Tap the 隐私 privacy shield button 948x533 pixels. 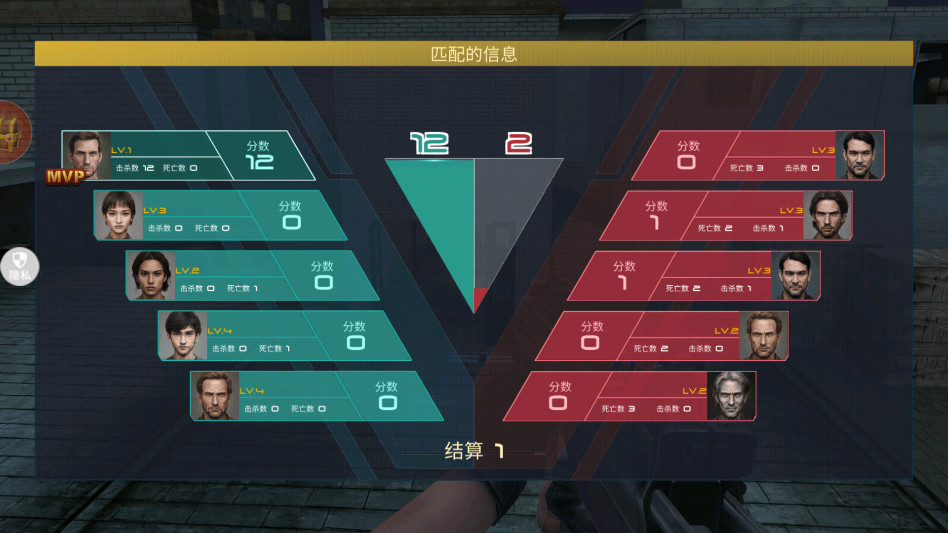tap(18, 267)
